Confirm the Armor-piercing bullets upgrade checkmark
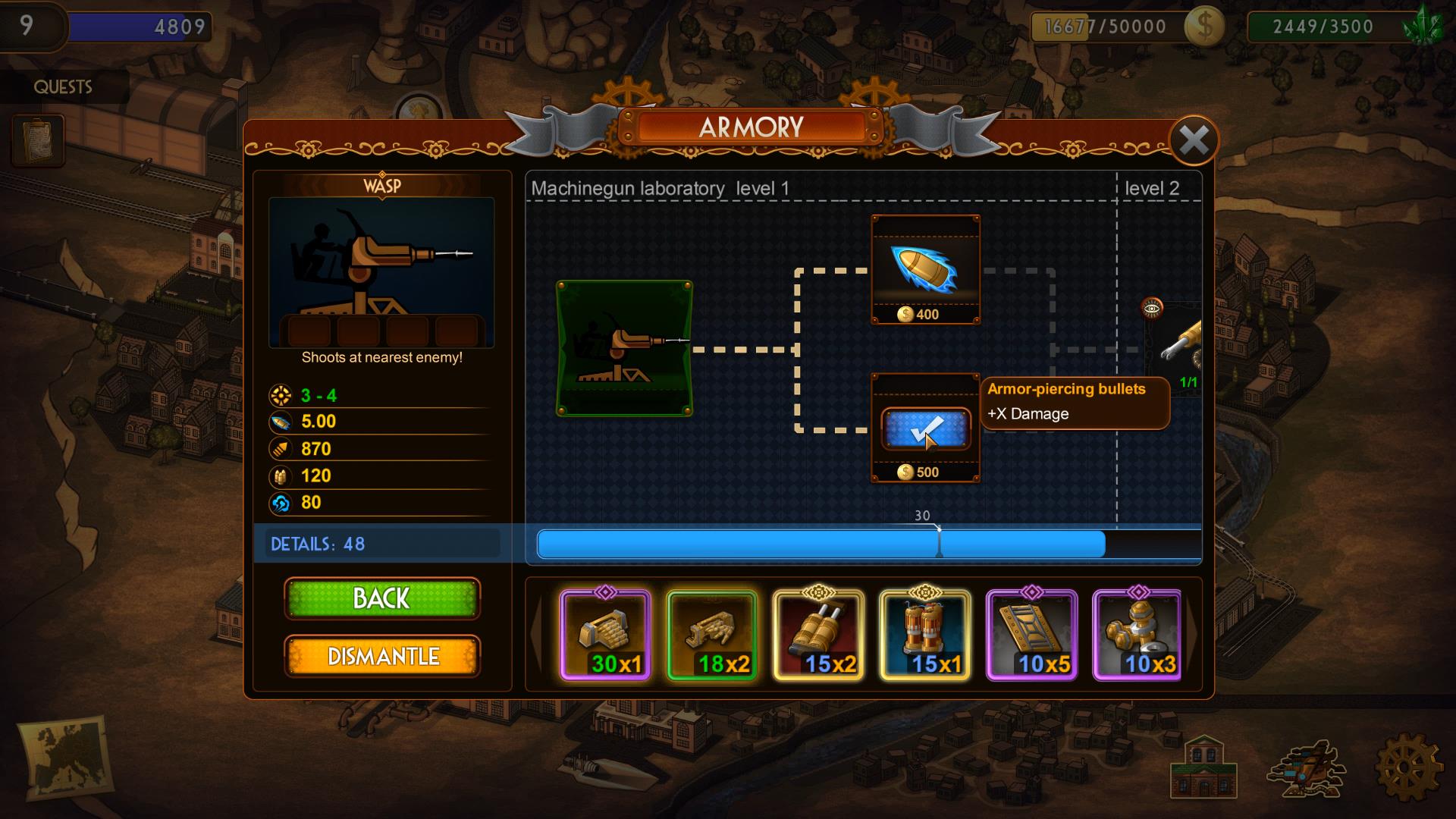 [925, 429]
